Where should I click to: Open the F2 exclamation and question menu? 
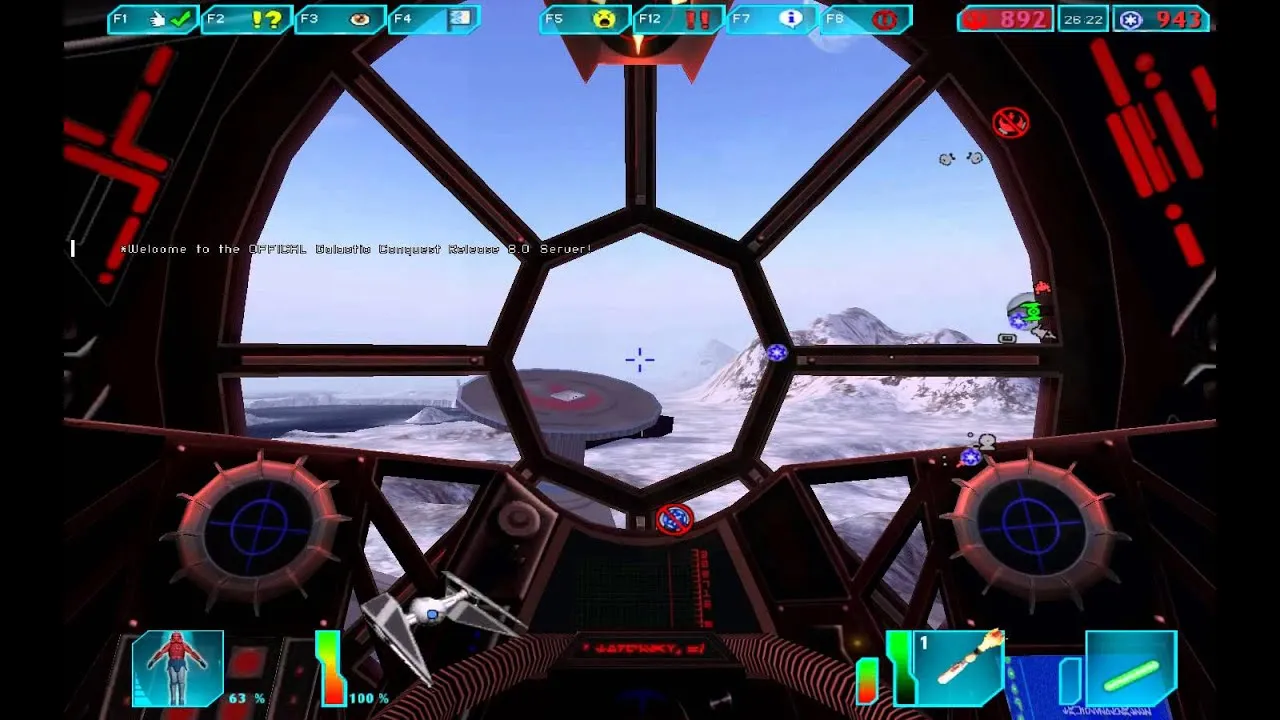(x=247, y=19)
